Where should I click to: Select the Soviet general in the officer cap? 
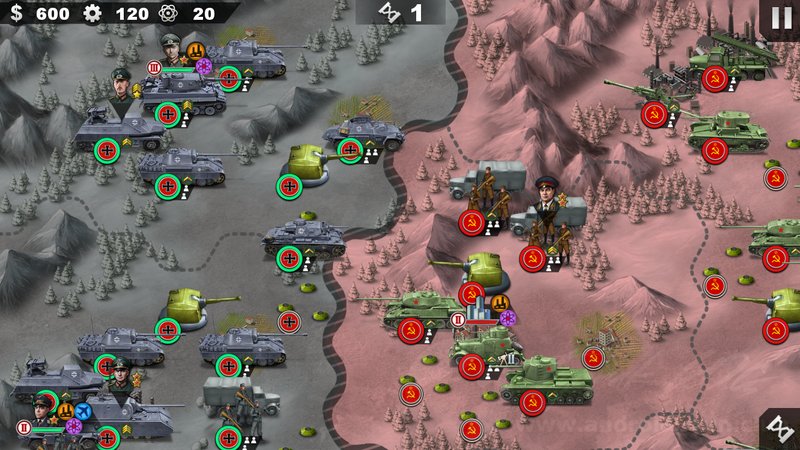pyautogui.click(x=549, y=202)
